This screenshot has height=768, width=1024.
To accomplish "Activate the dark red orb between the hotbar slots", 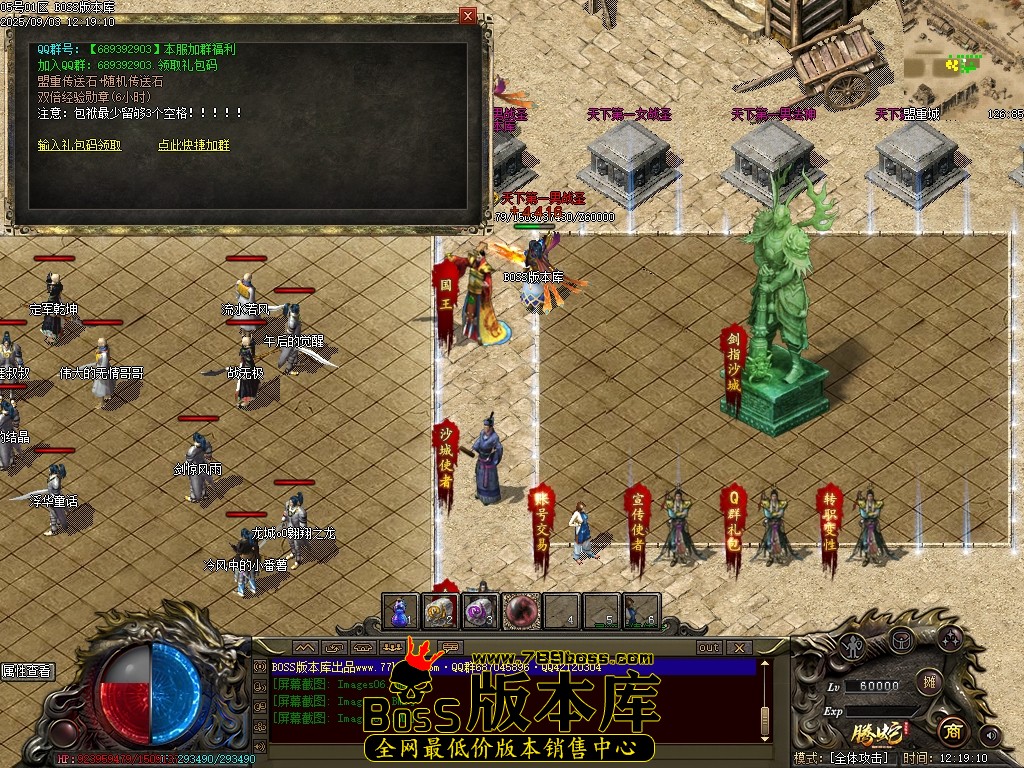I will tap(521, 610).
